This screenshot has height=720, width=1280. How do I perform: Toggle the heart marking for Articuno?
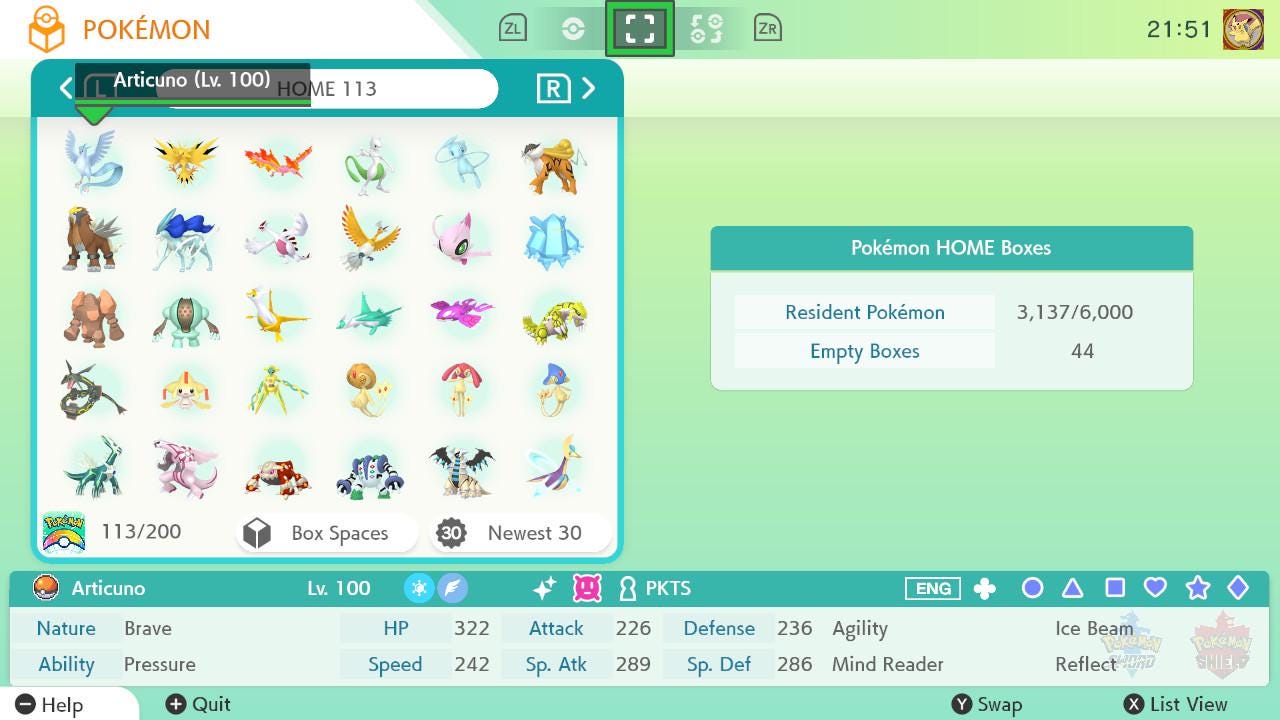pyautogui.click(x=1155, y=589)
